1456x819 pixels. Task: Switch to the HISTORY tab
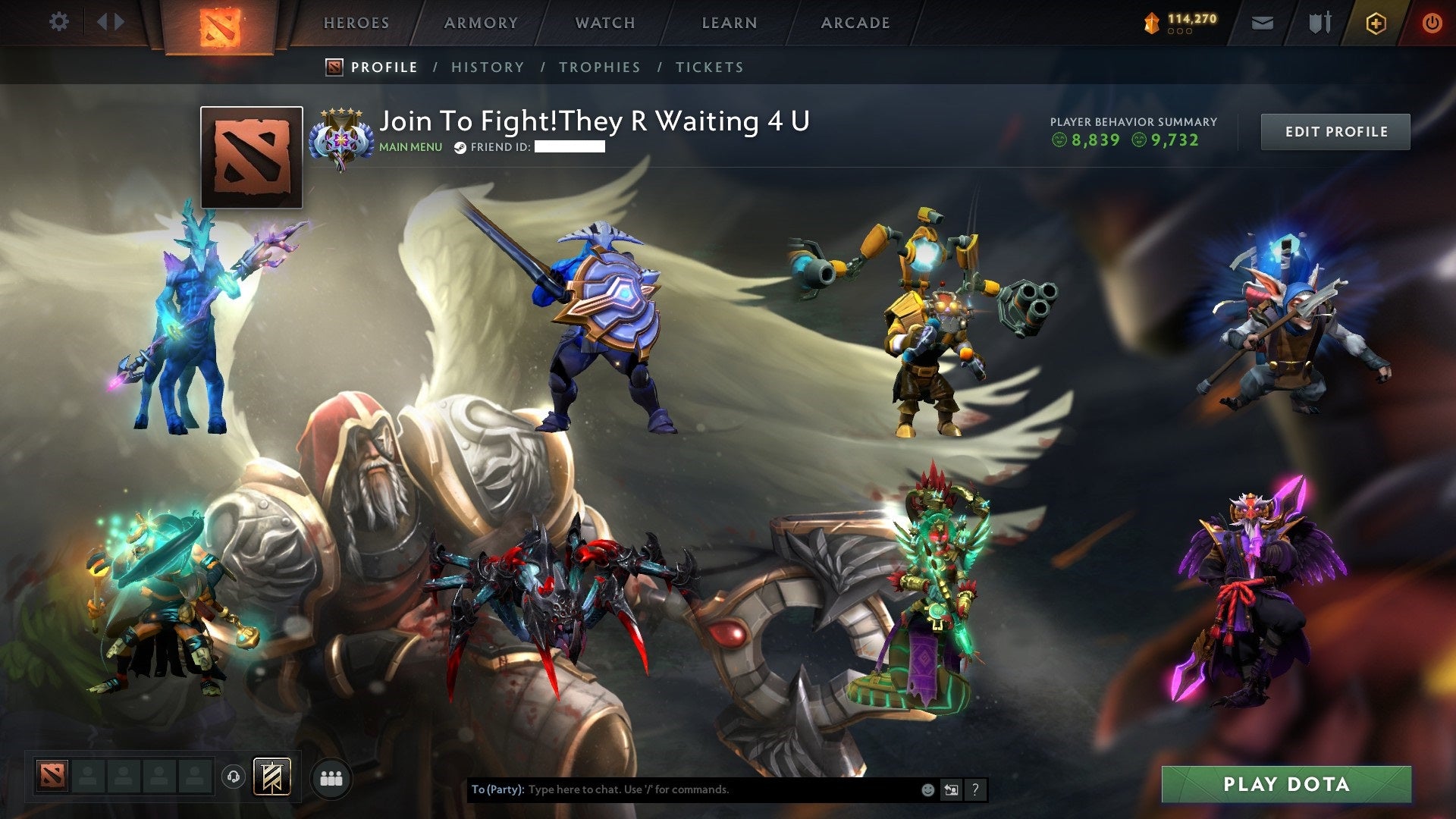tap(488, 67)
